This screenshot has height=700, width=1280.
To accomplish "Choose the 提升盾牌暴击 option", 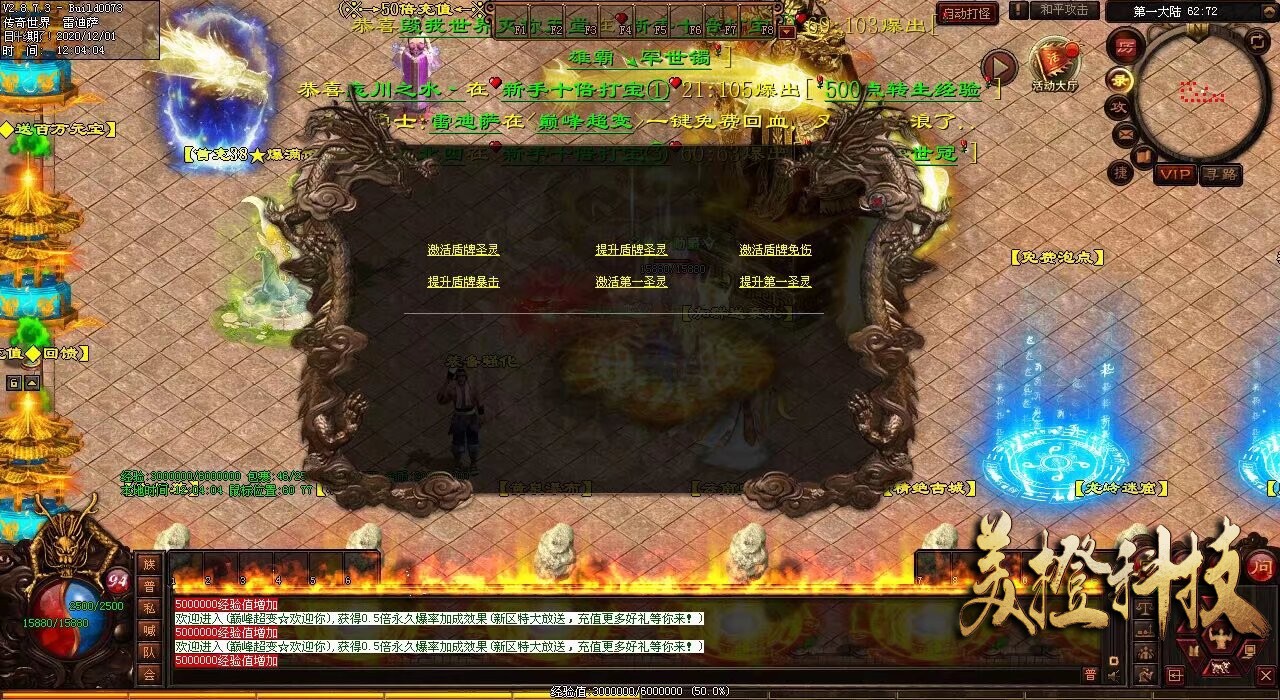I will (x=463, y=282).
